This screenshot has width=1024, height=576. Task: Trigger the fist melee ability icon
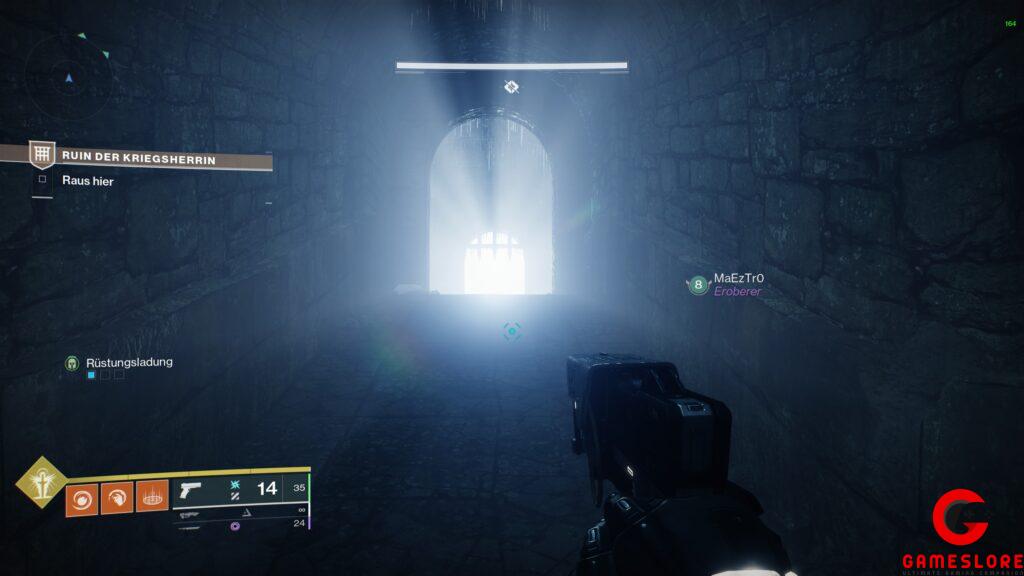[116, 495]
